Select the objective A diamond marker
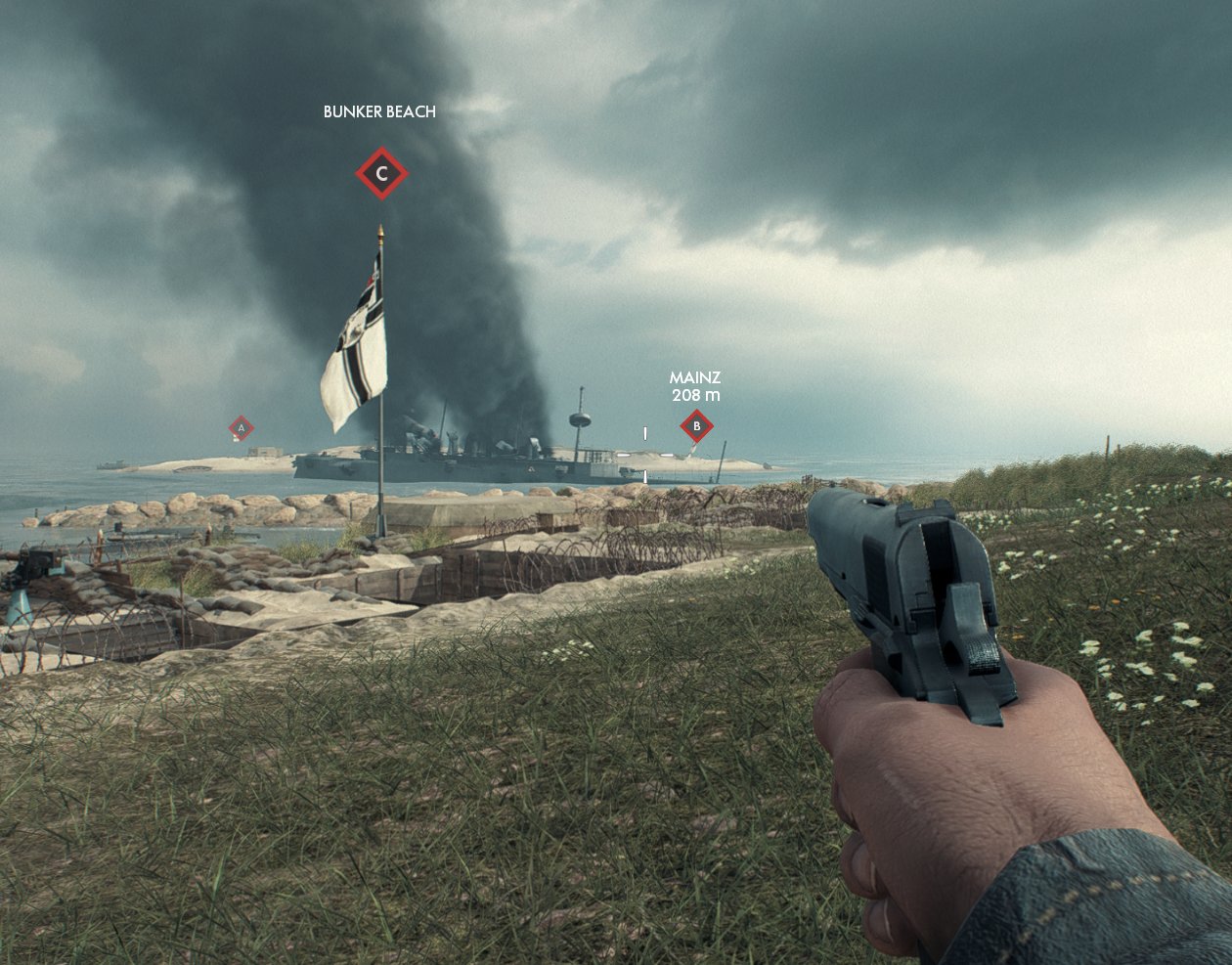The height and width of the screenshot is (965, 1232). 242,427
